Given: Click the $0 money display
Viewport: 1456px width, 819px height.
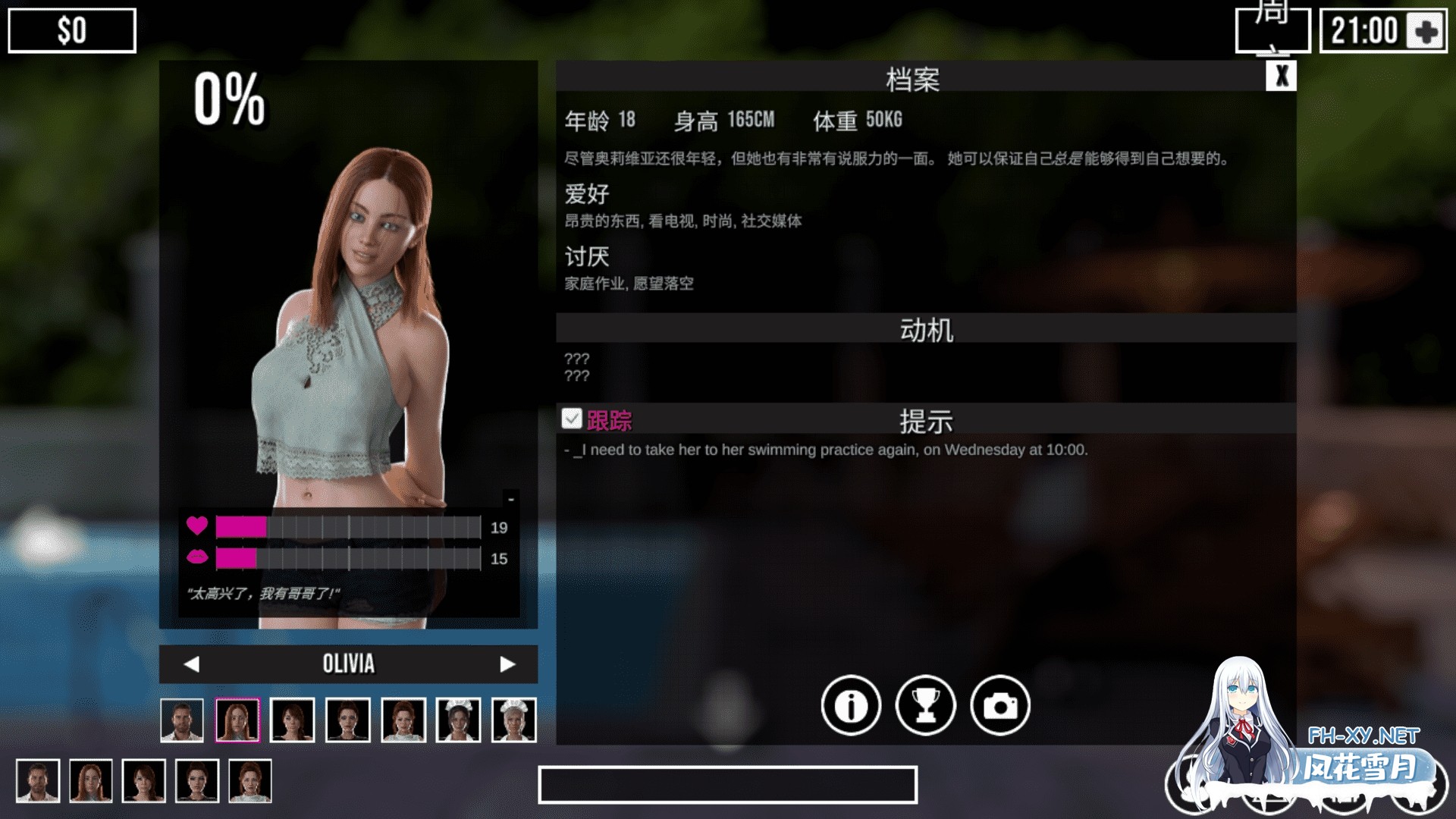Looking at the screenshot, I should (x=72, y=30).
